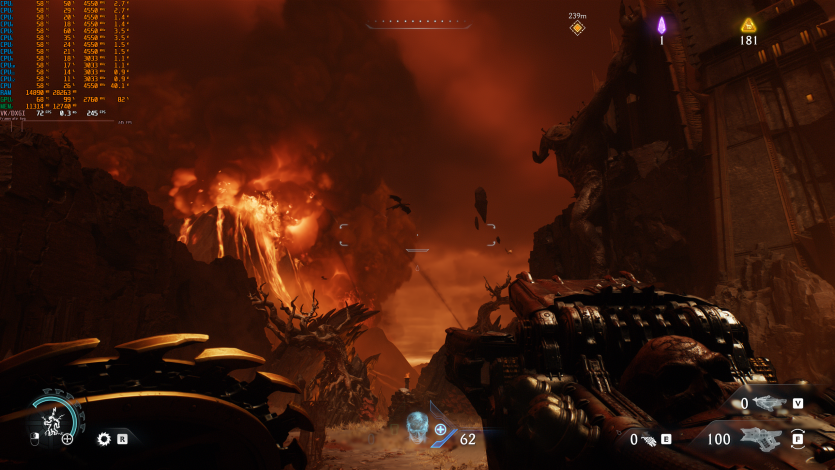
Task: Click the gold triangle currency icon
Action: pyautogui.click(x=748, y=25)
